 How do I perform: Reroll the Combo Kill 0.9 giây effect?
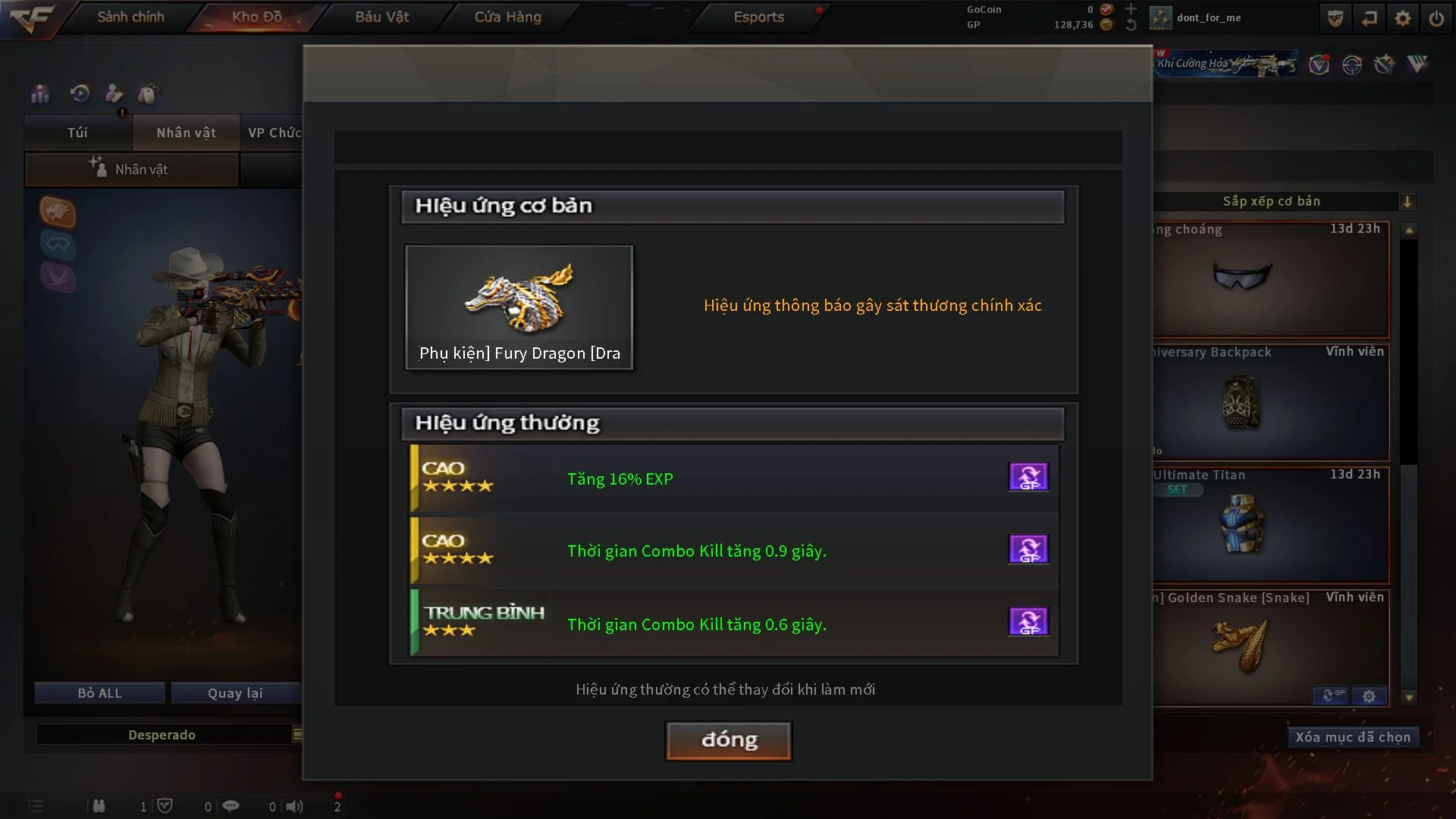pos(1028,549)
